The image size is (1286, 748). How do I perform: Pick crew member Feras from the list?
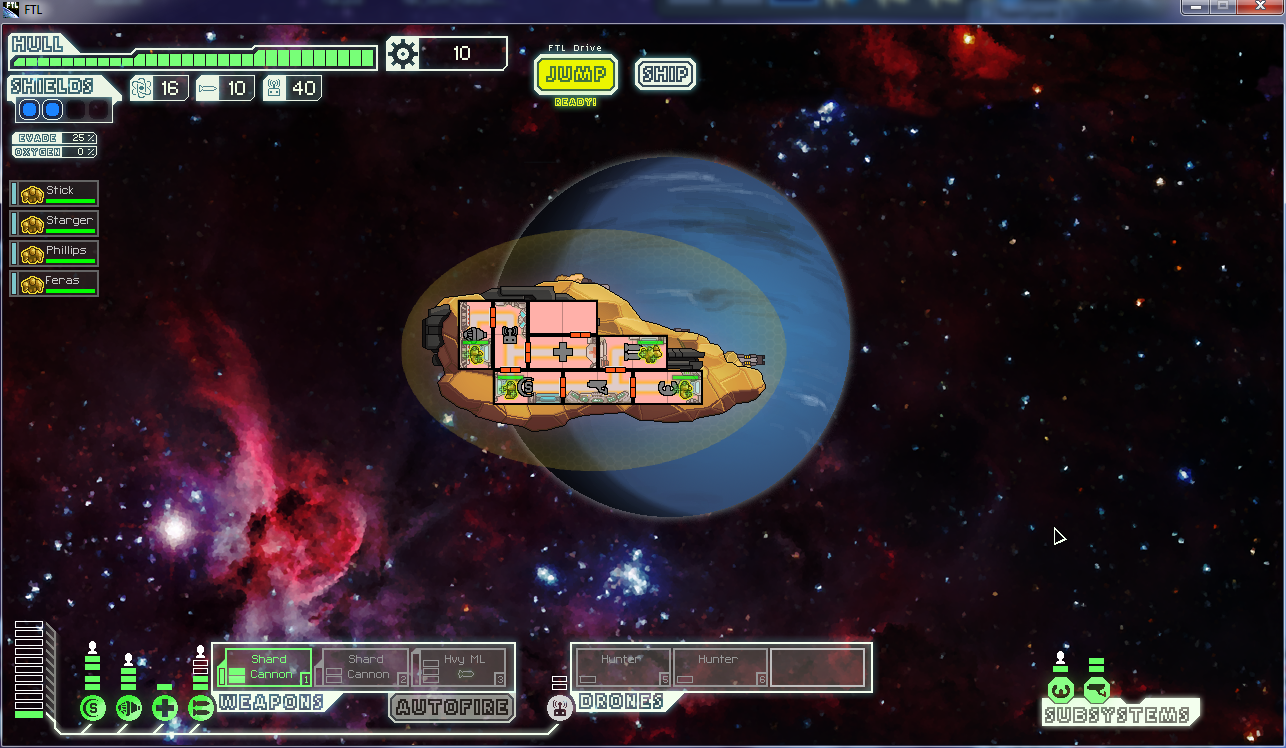(55, 283)
